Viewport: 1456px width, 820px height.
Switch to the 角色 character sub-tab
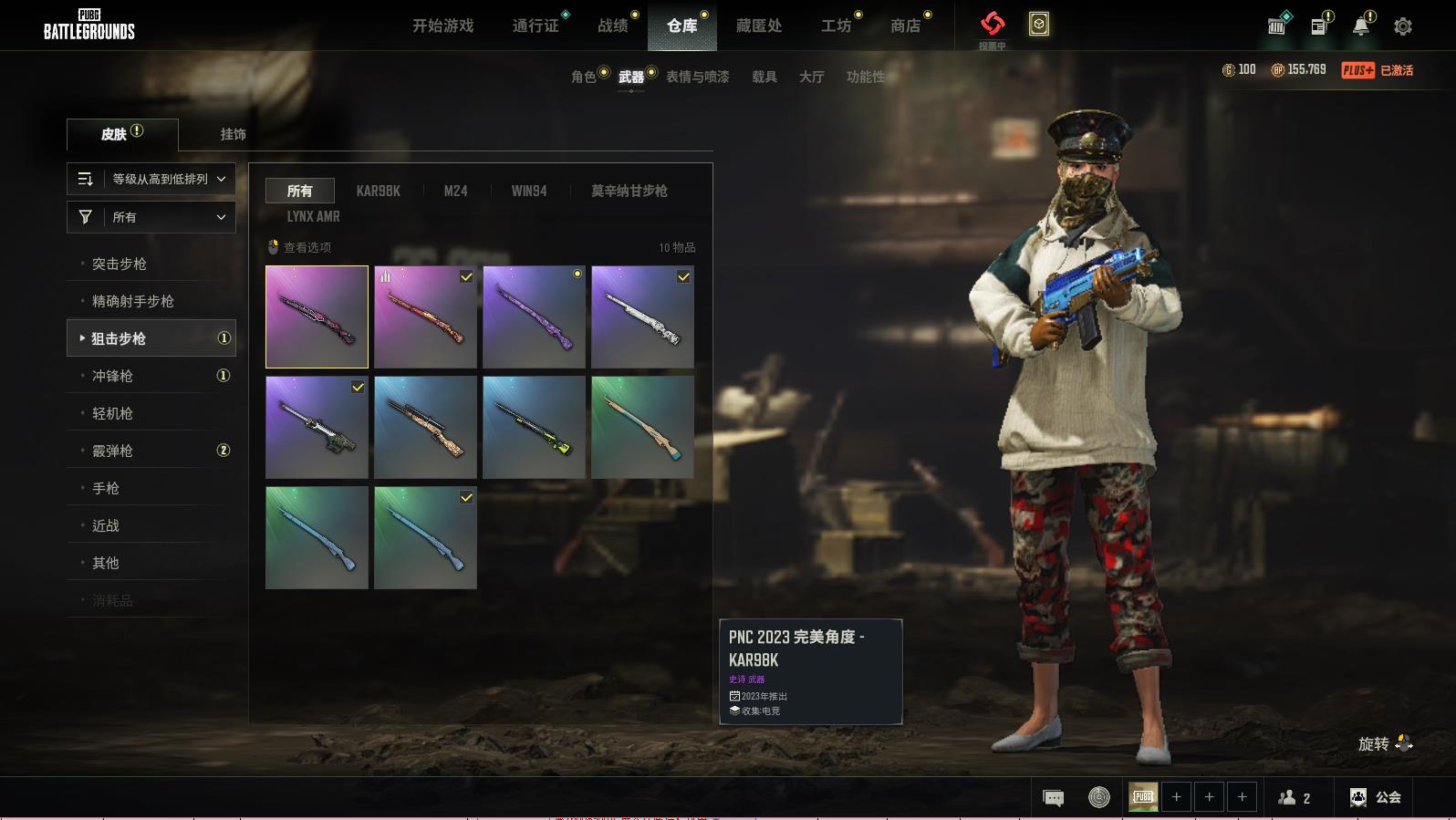click(x=584, y=77)
